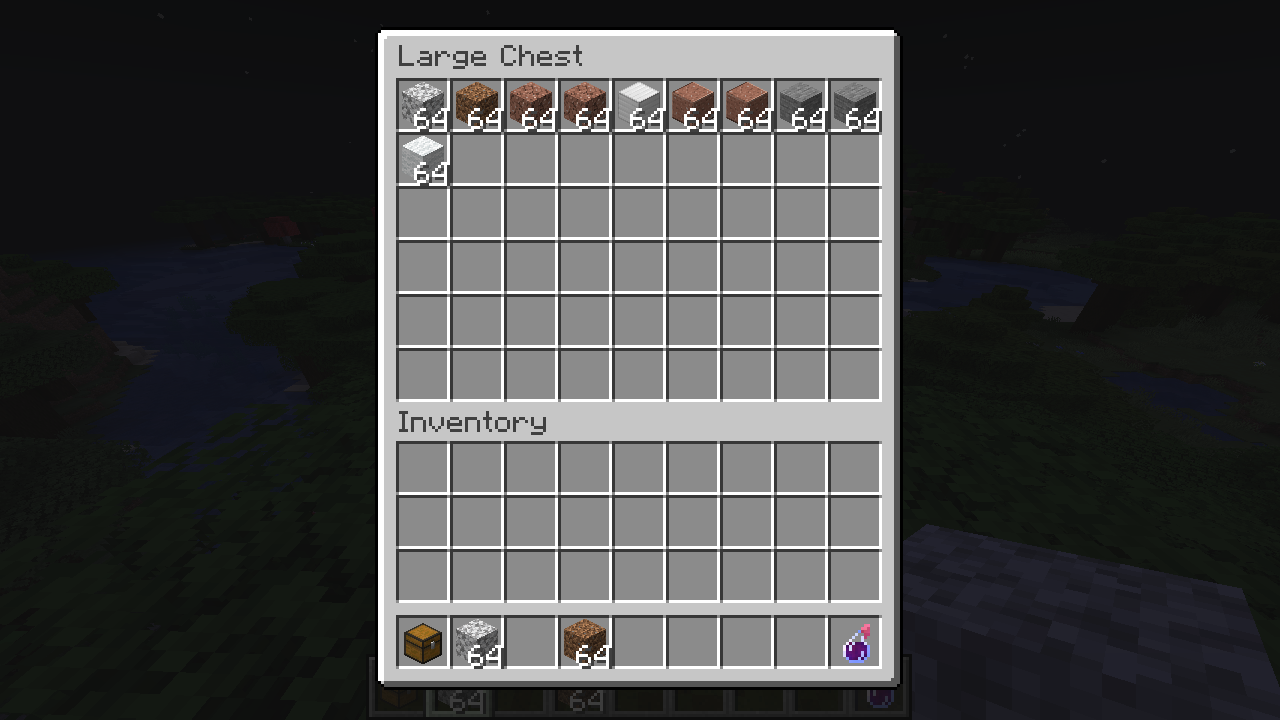Grab the diorite stack from the hotbar
Screen dimensions: 1280x720
click(477, 642)
